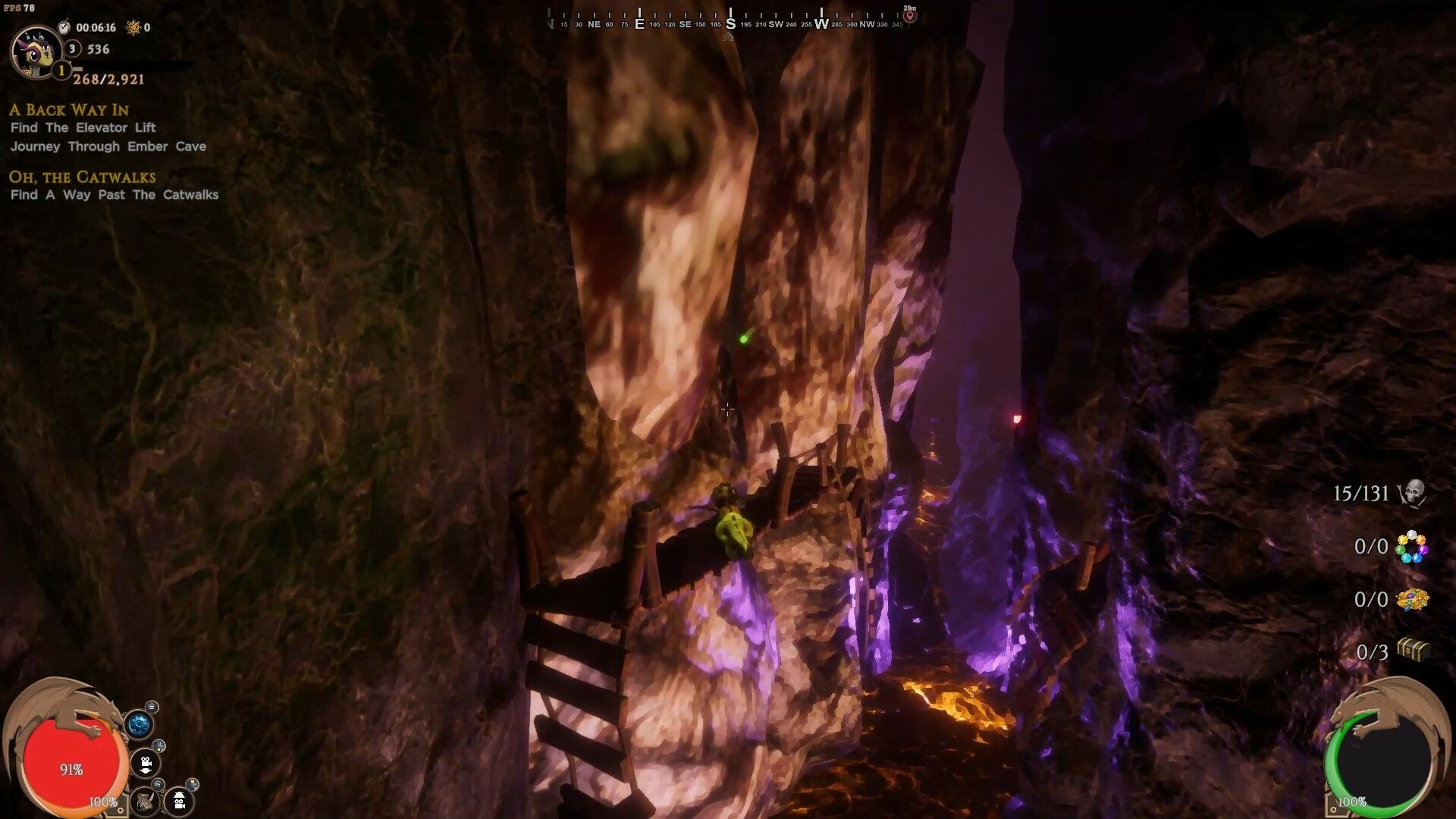Click the gold treasure pile icon

(x=1412, y=600)
